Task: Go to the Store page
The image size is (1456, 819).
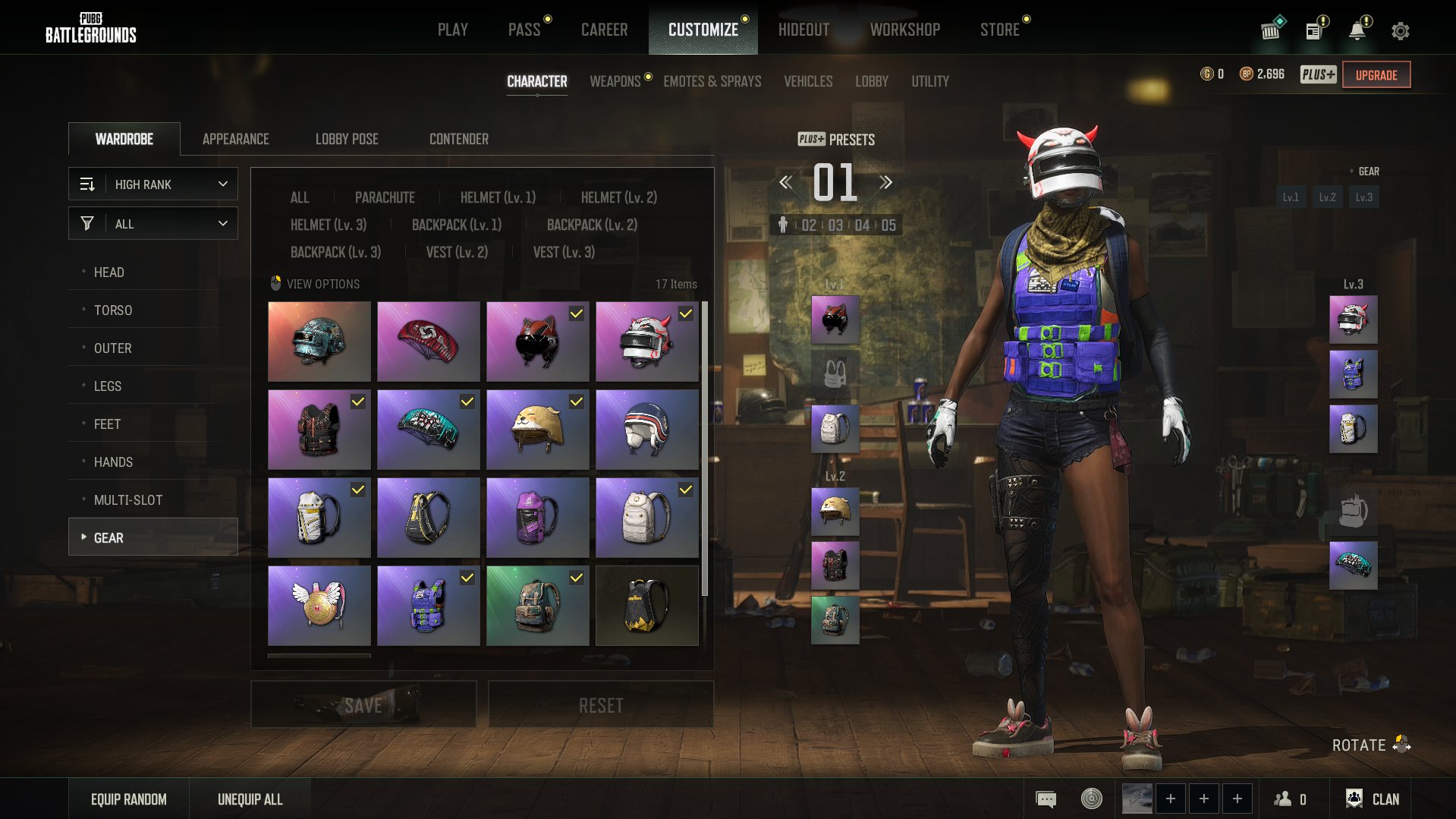Action: (x=999, y=30)
